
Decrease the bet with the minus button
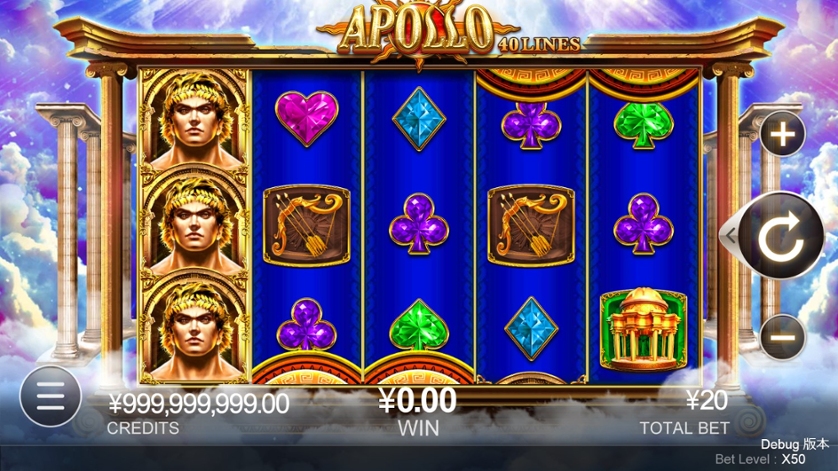click(782, 337)
